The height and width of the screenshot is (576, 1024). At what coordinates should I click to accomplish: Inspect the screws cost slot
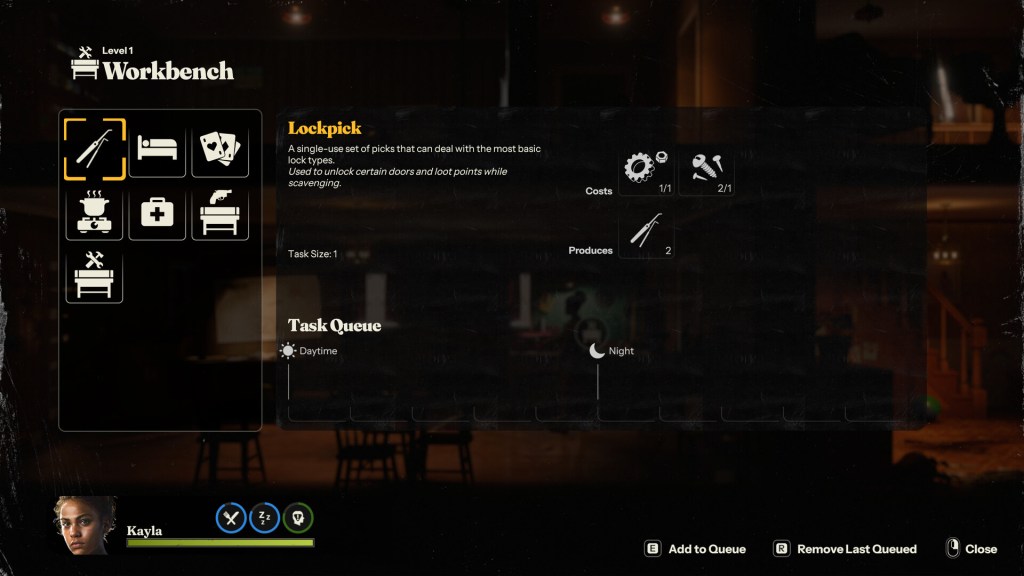(708, 170)
